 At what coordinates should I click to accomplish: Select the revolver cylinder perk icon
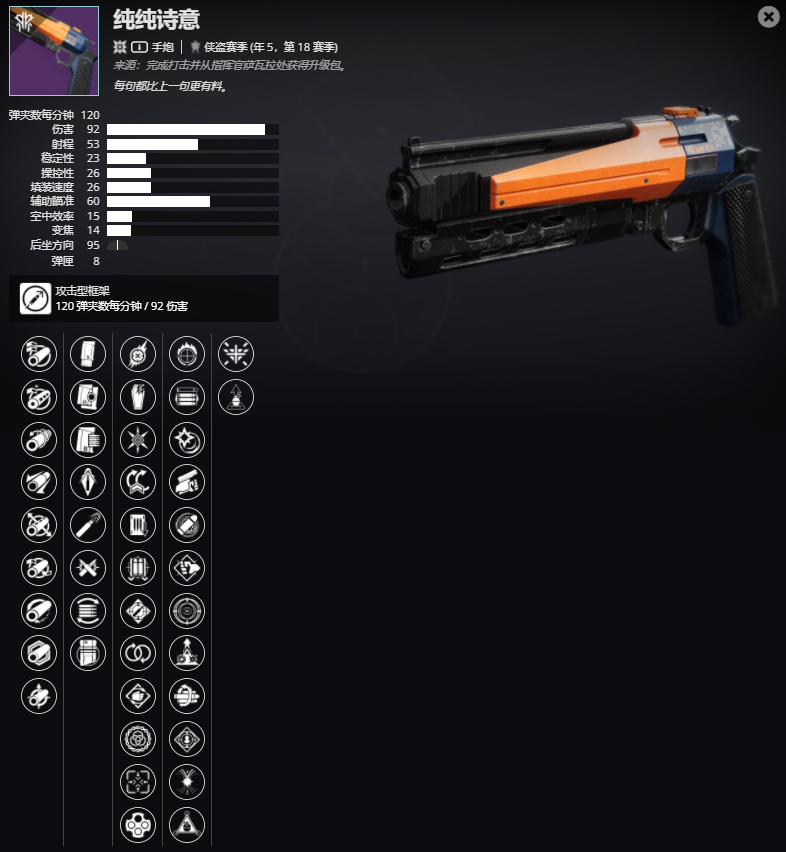pyautogui.click(x=137, y=825)
